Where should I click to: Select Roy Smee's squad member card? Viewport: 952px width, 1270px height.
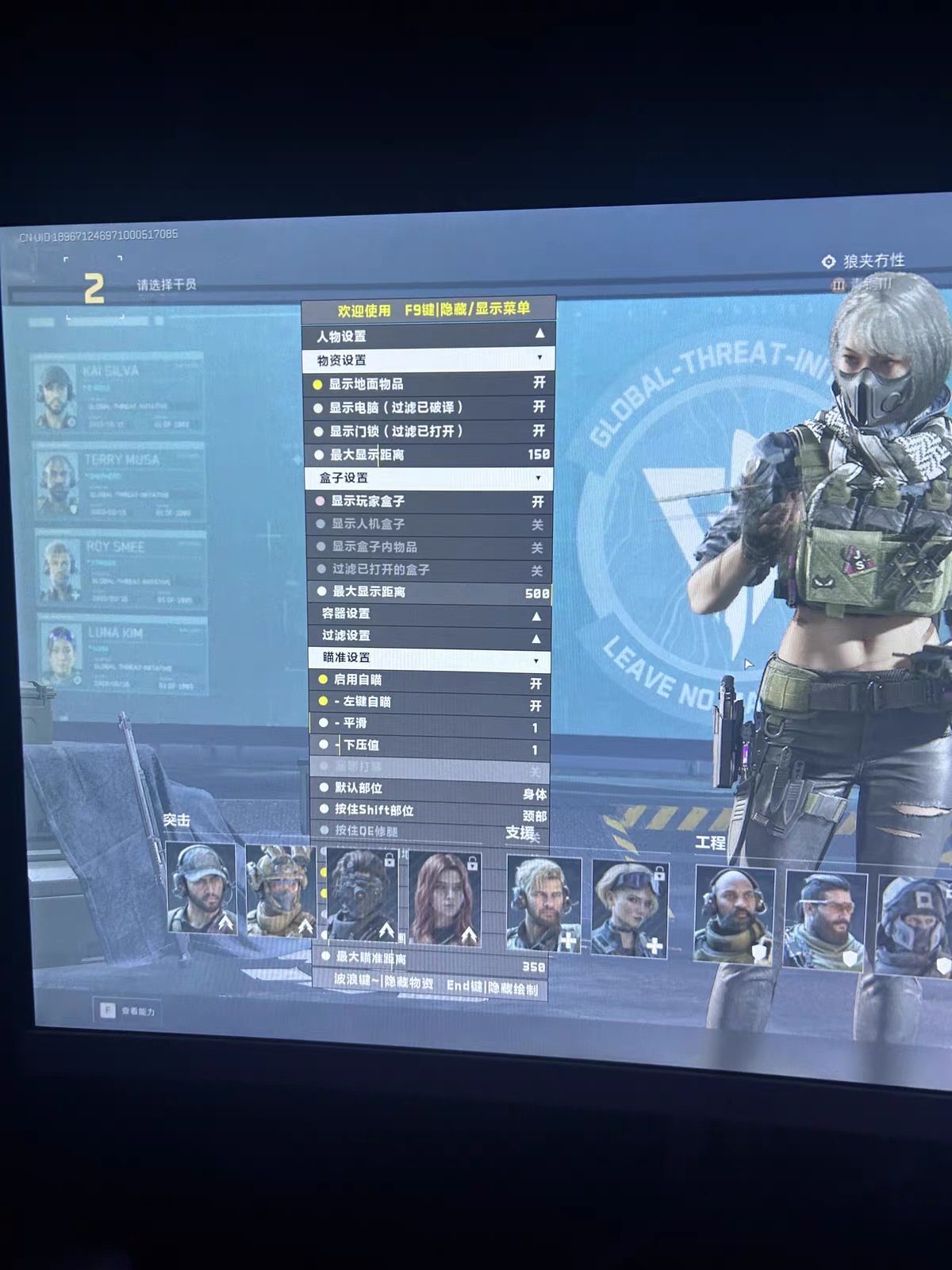point(119,570)
